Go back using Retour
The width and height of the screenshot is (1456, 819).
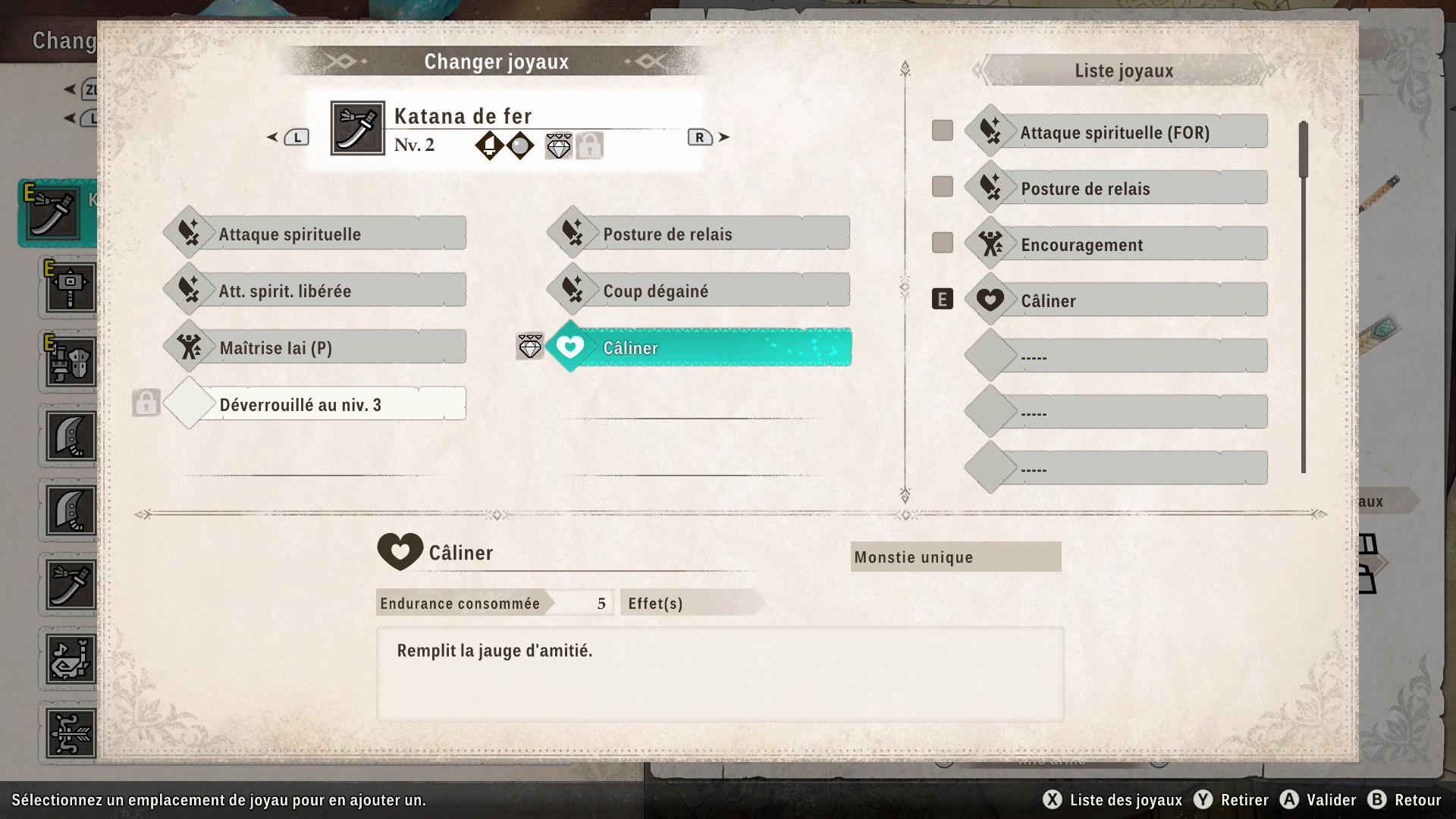click(x=1405, y=800)
